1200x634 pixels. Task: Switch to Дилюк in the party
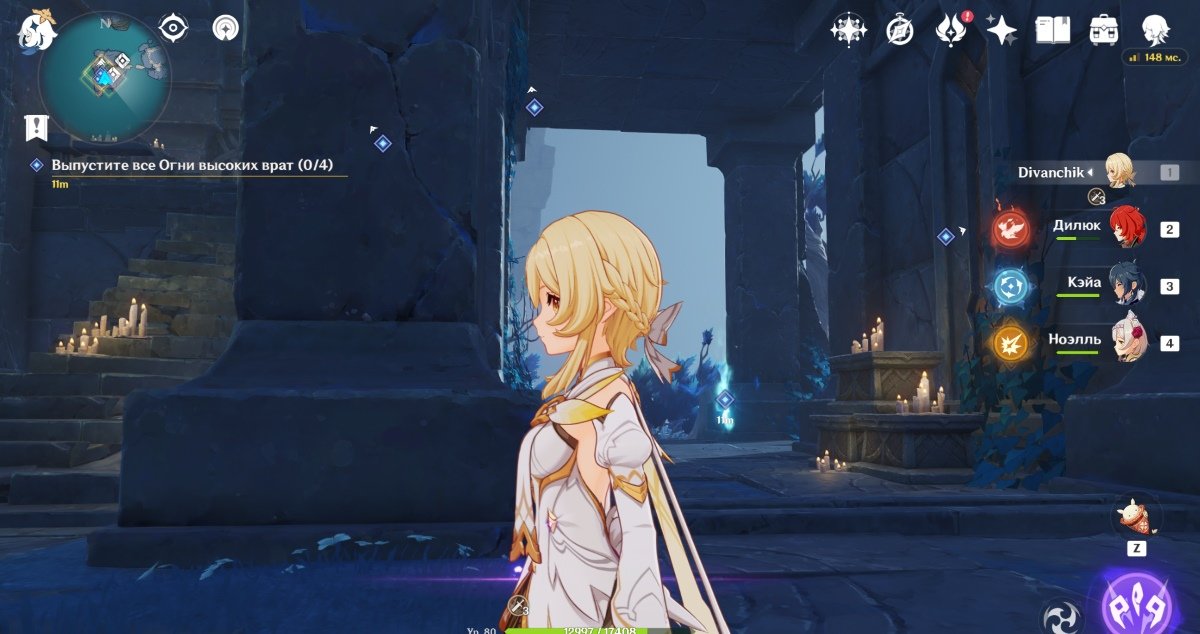[1128, 228]
